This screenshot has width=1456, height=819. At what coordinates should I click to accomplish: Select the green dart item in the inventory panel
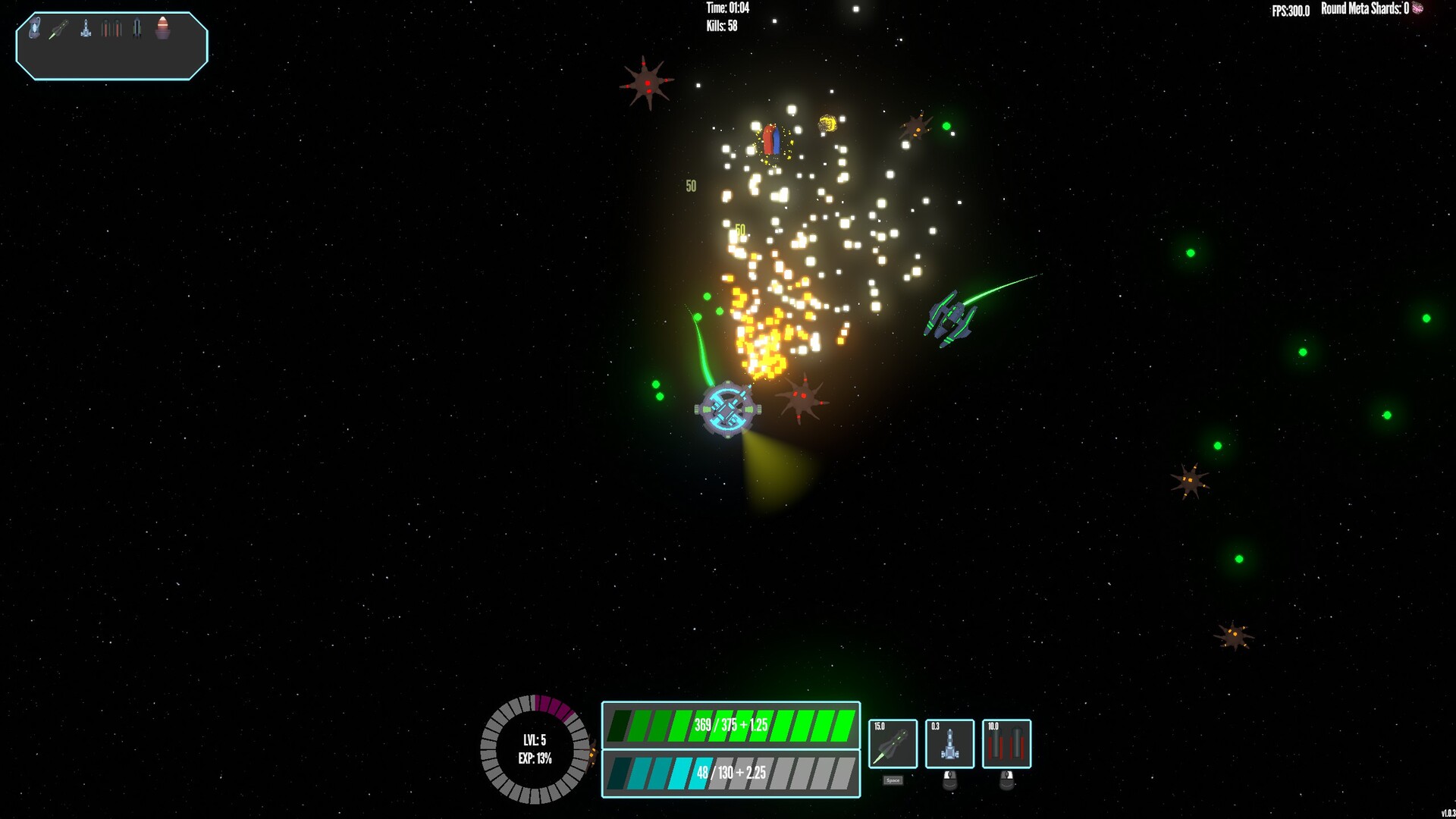click(x=58, y=29)
